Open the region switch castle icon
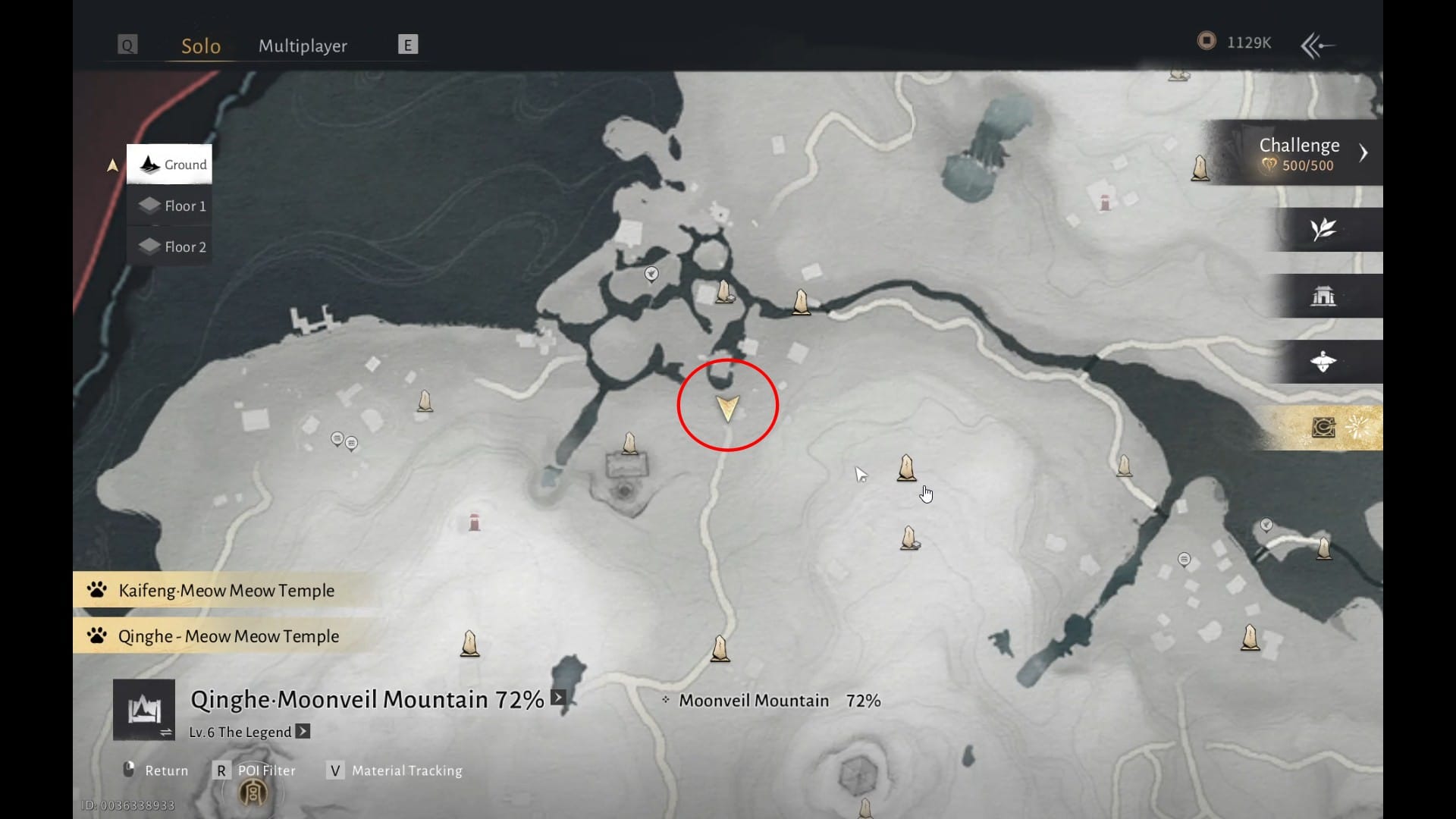1456x819 pixels. (144, 710)
